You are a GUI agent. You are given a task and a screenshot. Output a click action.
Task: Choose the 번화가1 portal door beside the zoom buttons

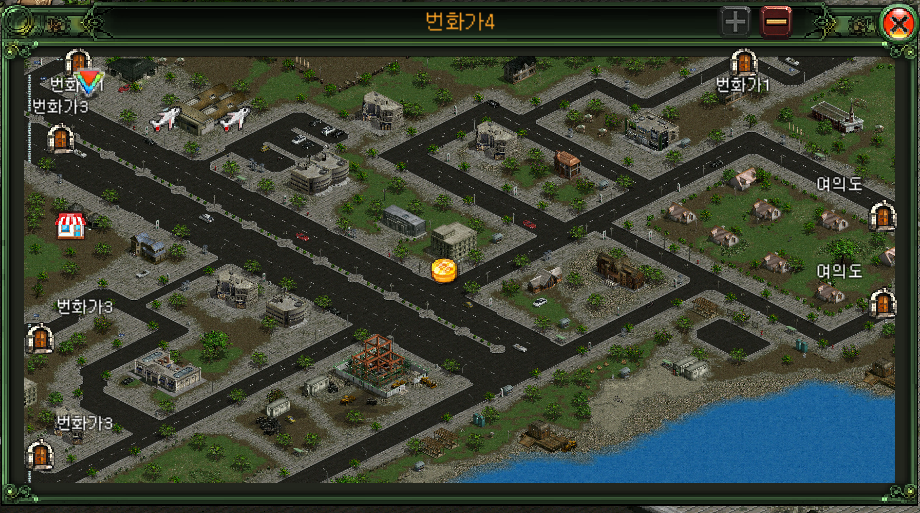(x=743, y=64)
